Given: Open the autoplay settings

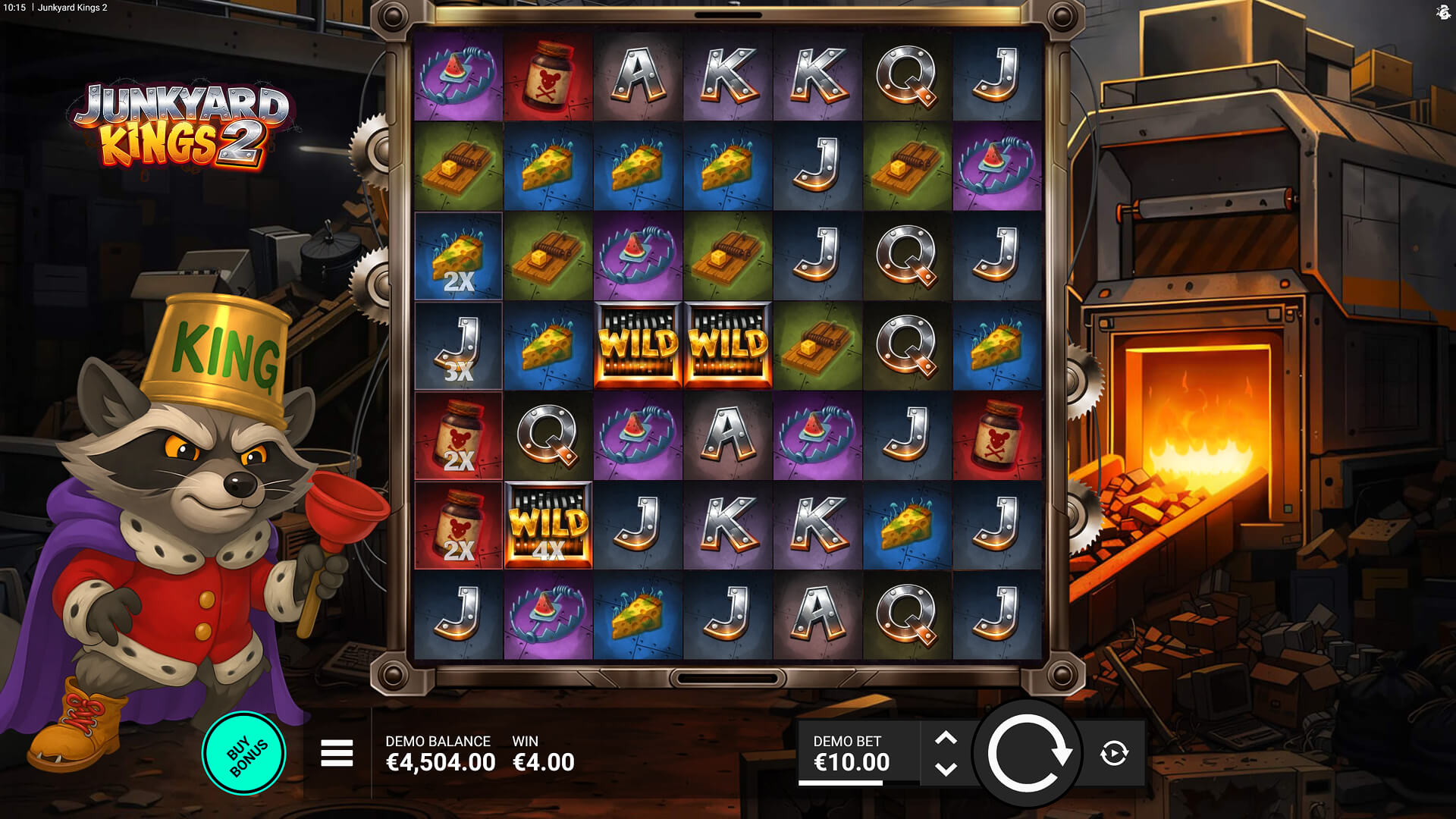Looking at the screenshot, I should point(1114,753).
